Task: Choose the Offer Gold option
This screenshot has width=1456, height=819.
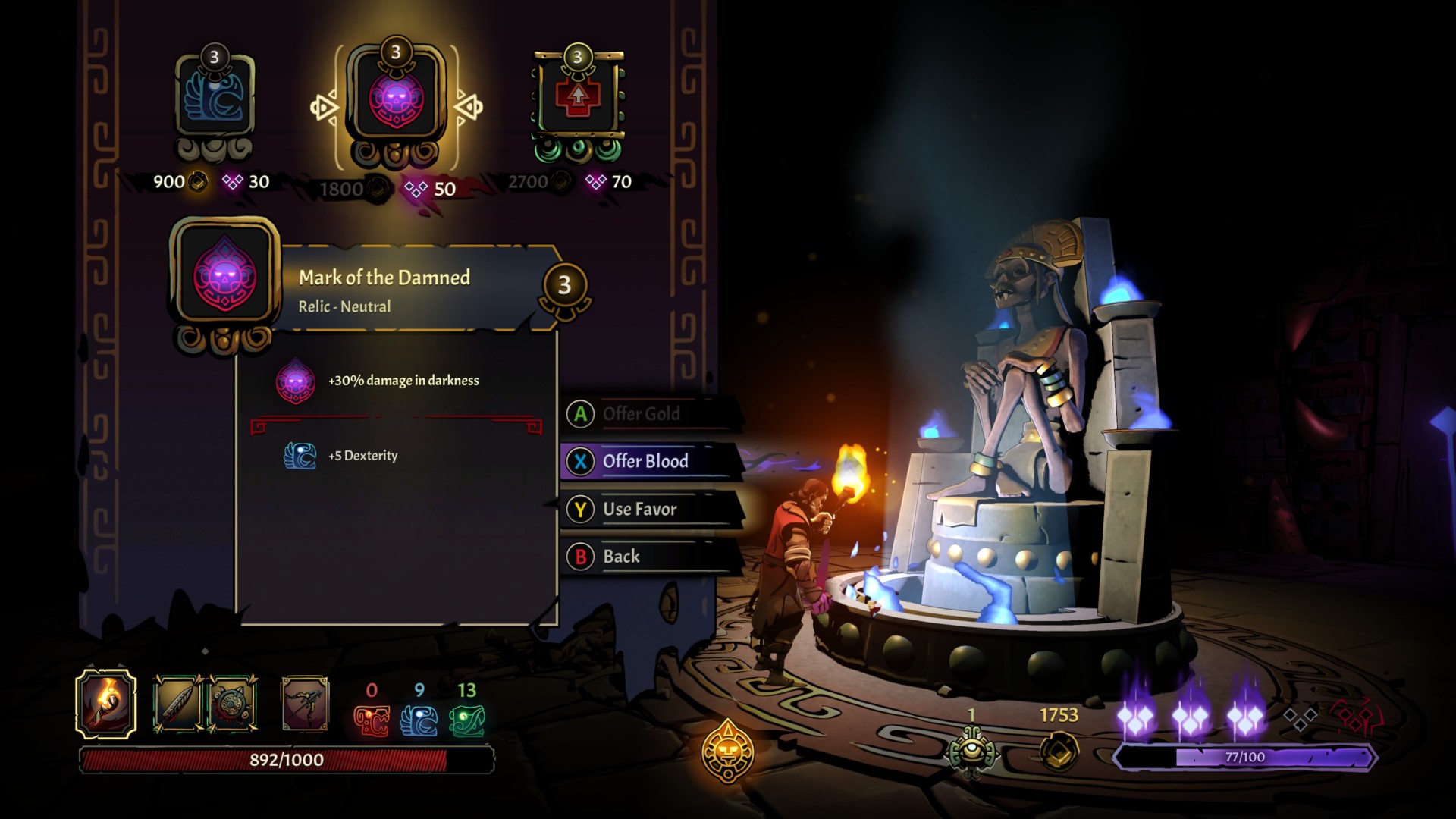Action: (x=641, y=414)
